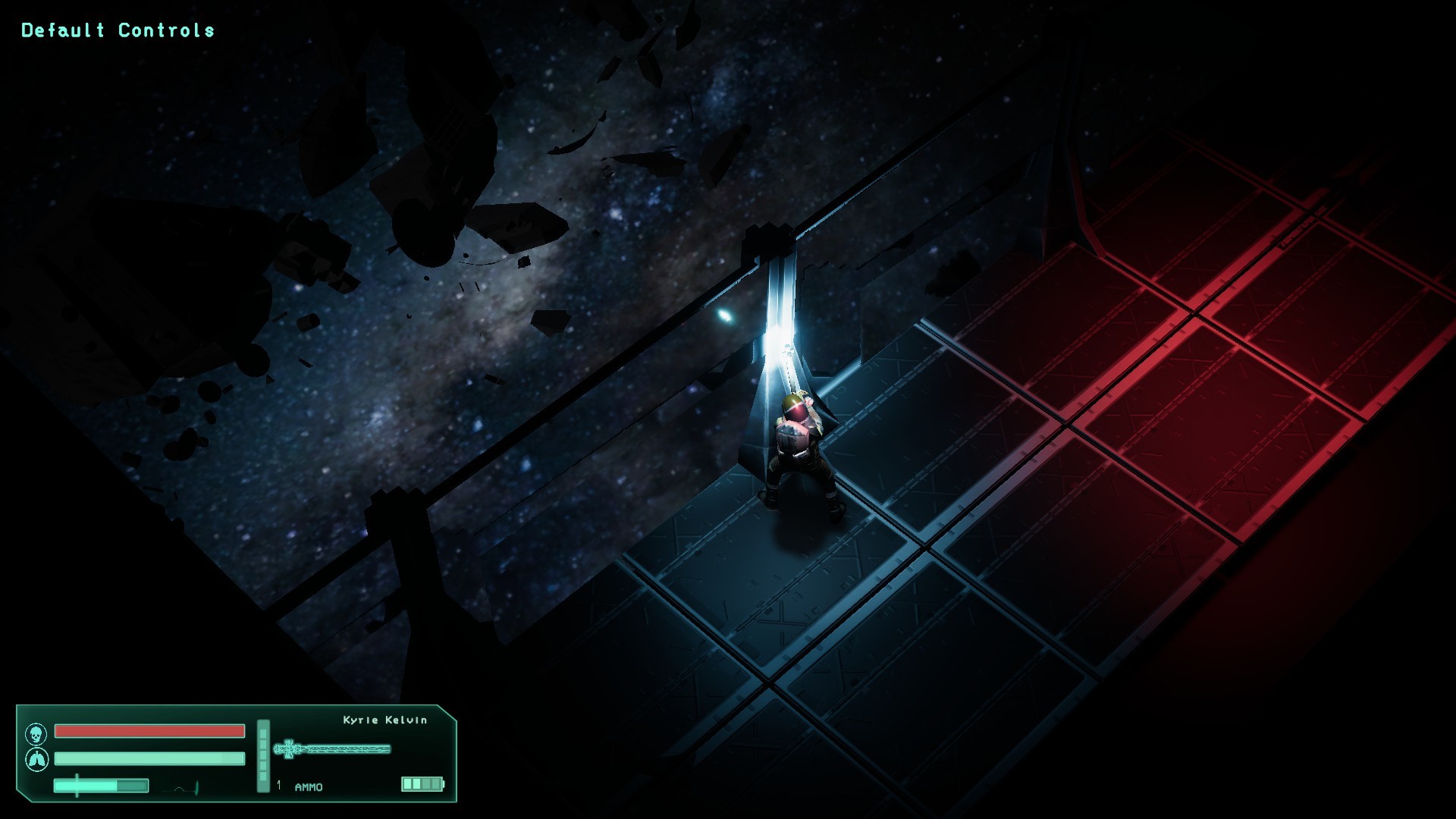Expand the Kyrie Kelvin character panel
This screenshot has width=1456, height=819.
[383, 721]
